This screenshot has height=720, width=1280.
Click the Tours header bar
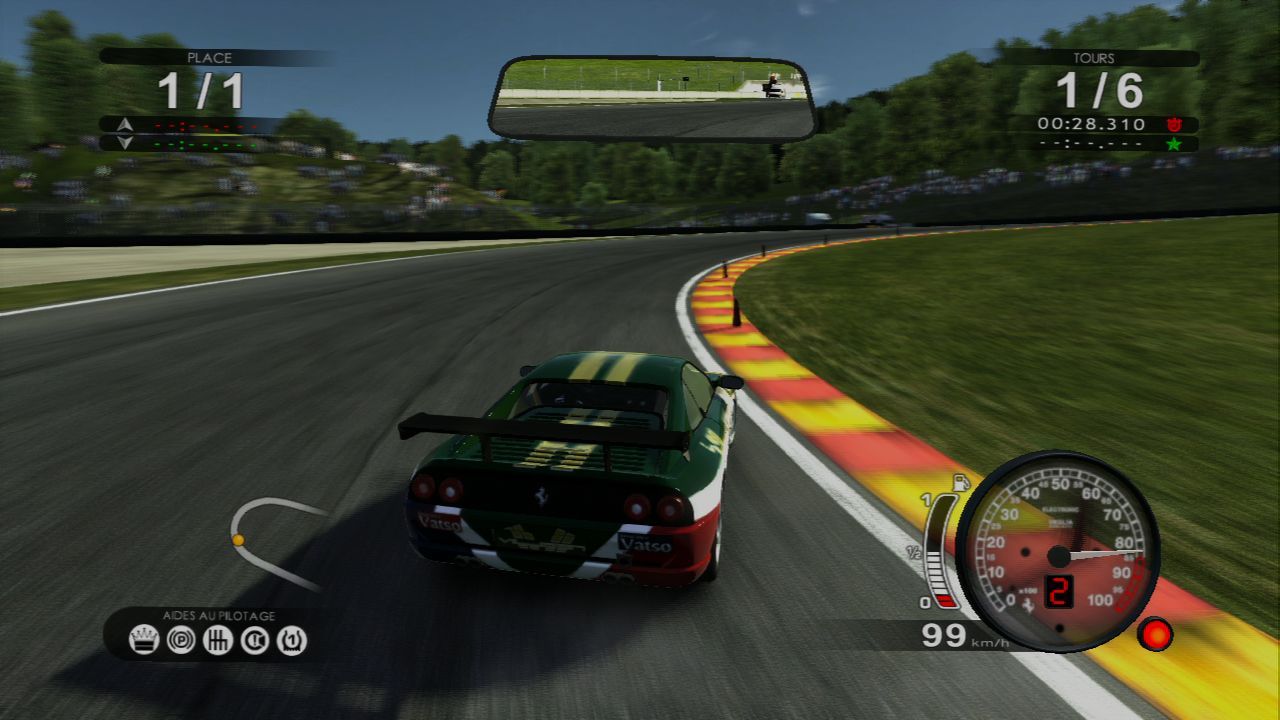coord(1092,58)
